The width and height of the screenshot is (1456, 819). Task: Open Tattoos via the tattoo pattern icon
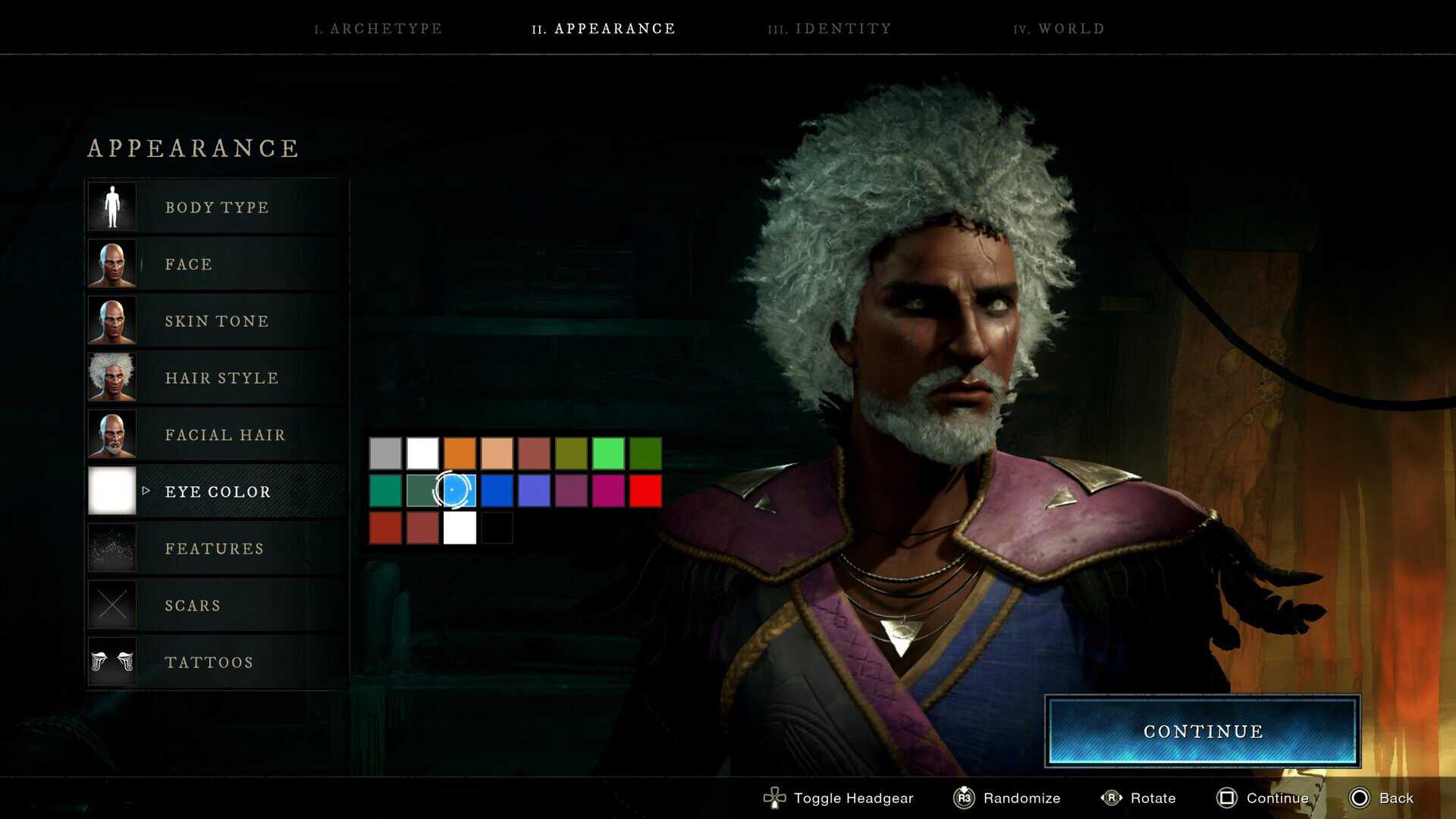(x=111, y=661)
